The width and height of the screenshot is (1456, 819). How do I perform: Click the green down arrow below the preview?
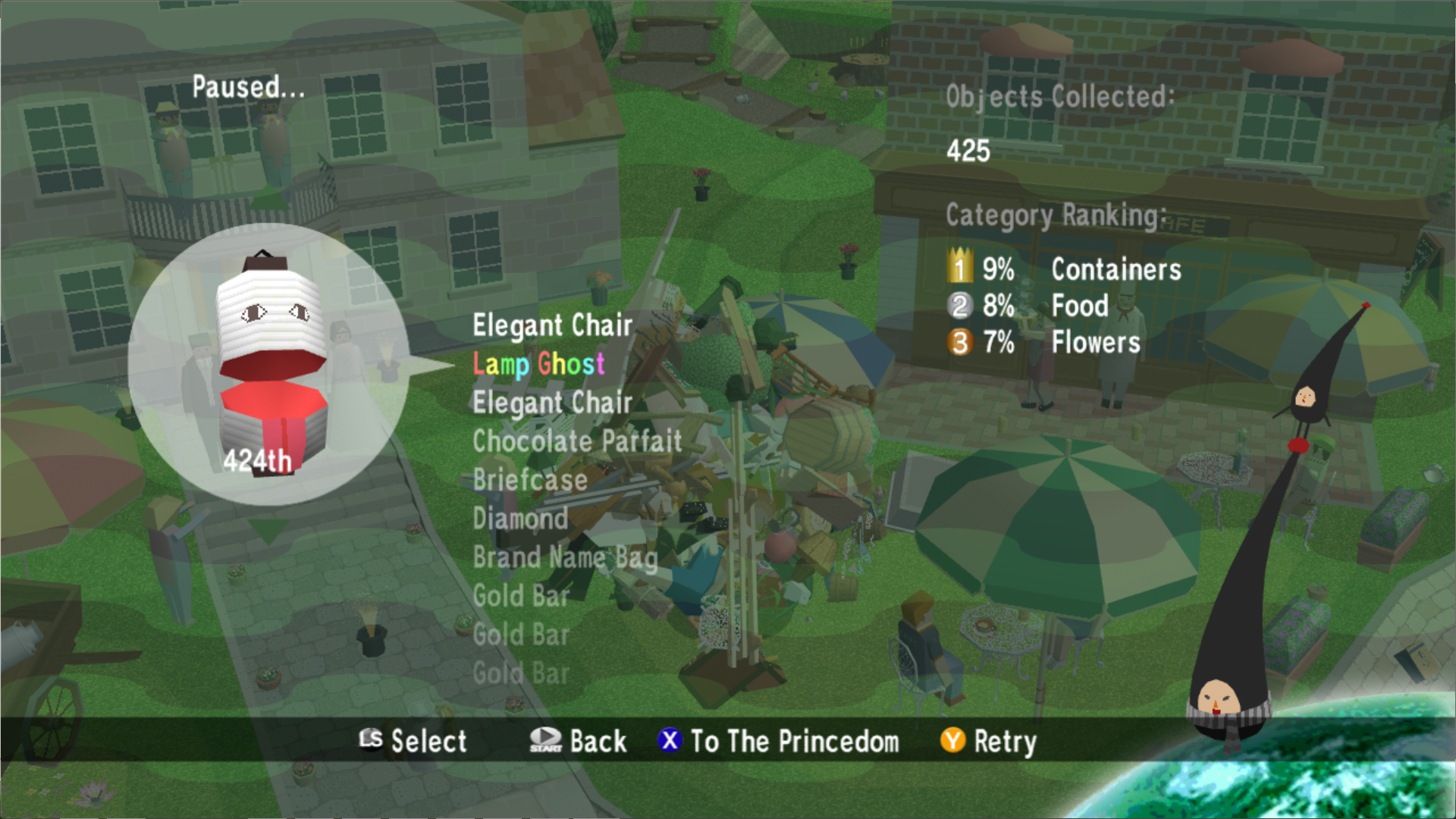pyautogui.click(x=268, y=529)
